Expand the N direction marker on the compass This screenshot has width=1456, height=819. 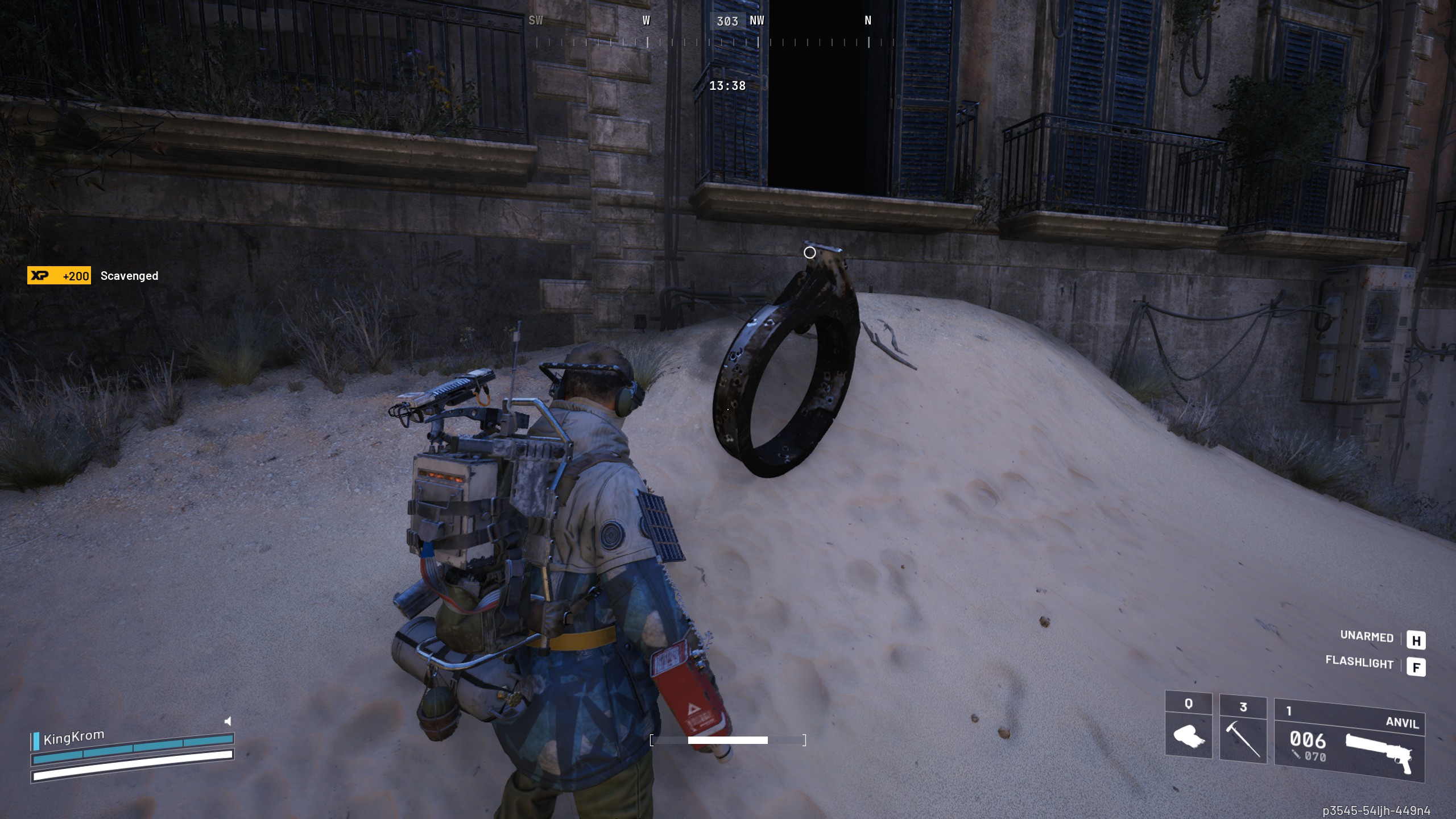[868, 21]
